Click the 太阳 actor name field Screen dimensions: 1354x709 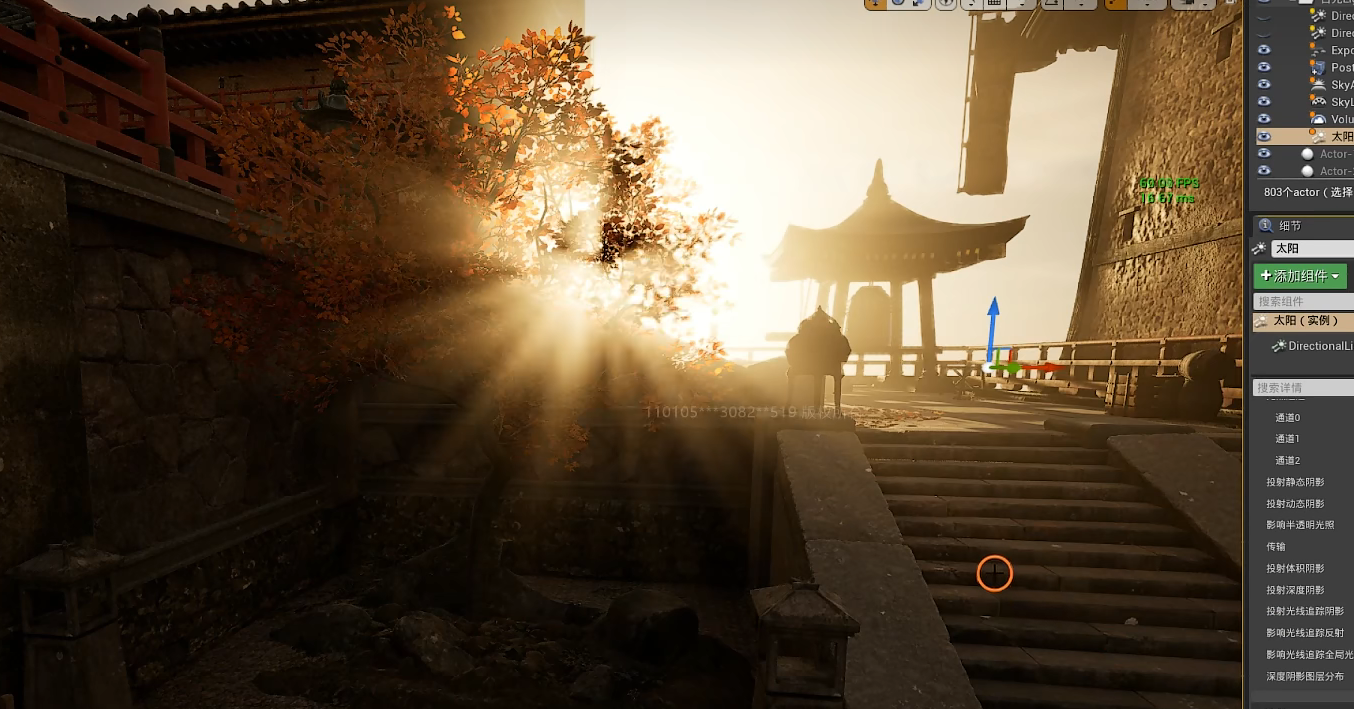coord(1312,248)
